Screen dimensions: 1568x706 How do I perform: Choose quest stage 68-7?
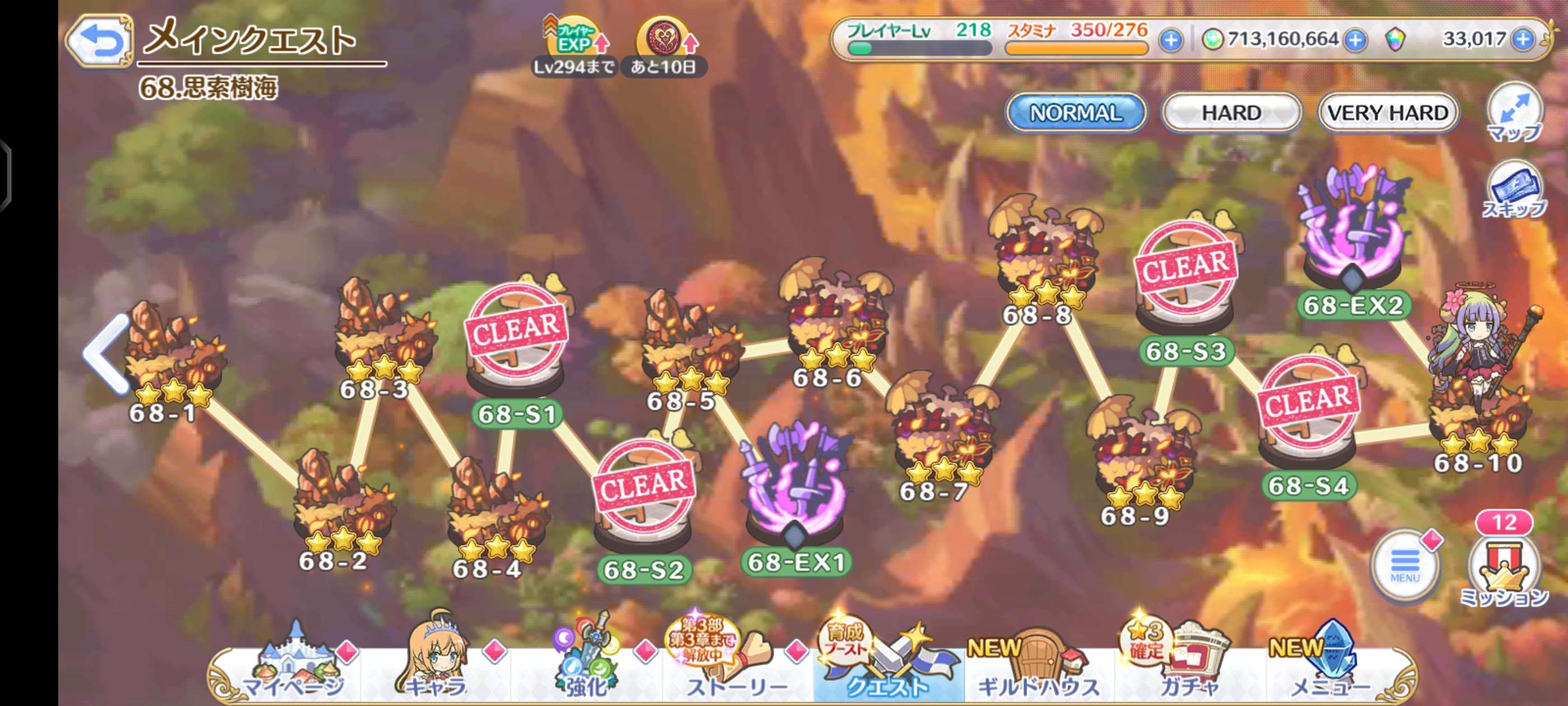point(940,433)
